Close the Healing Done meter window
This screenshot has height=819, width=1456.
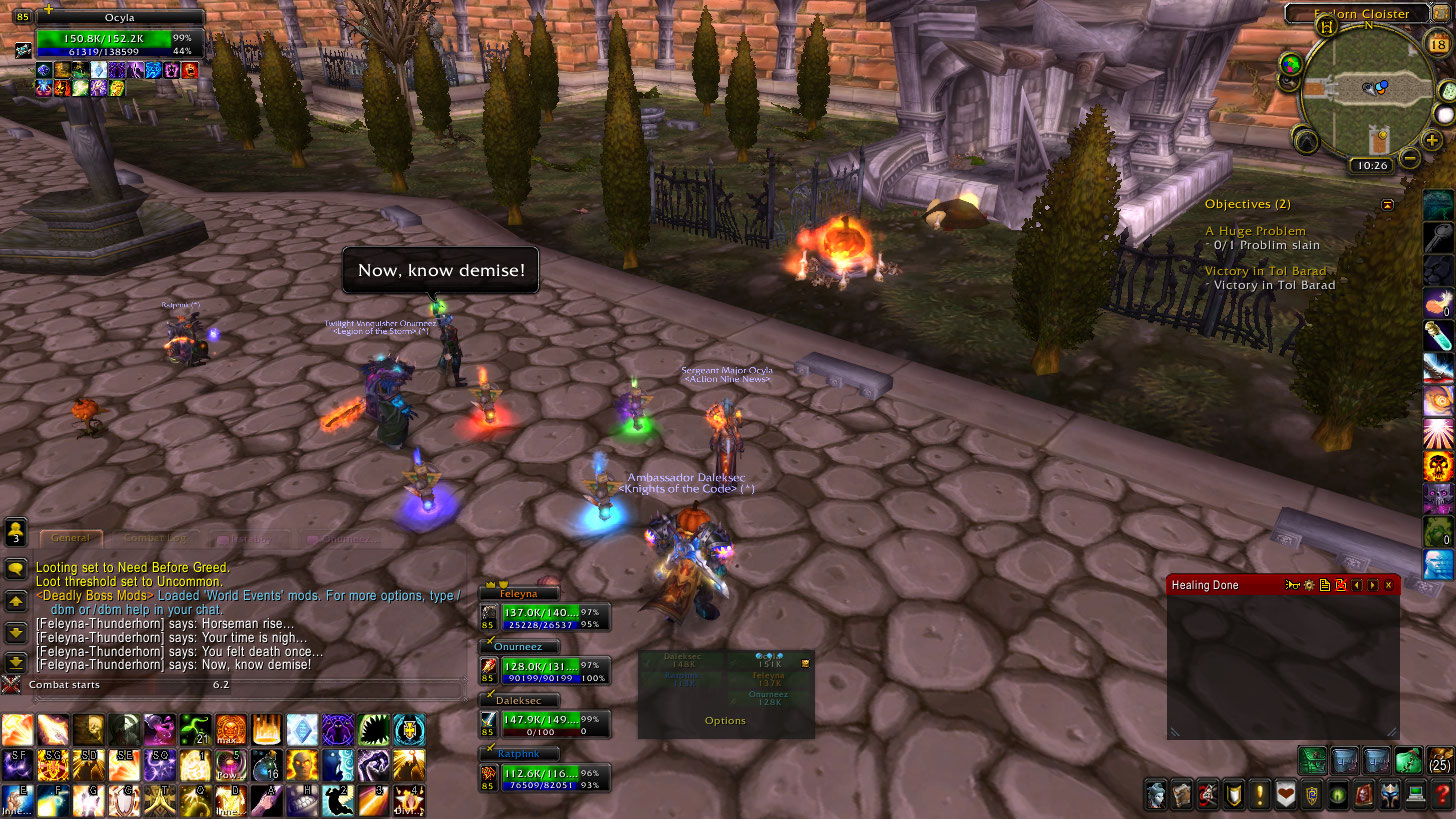[1388, 585]
